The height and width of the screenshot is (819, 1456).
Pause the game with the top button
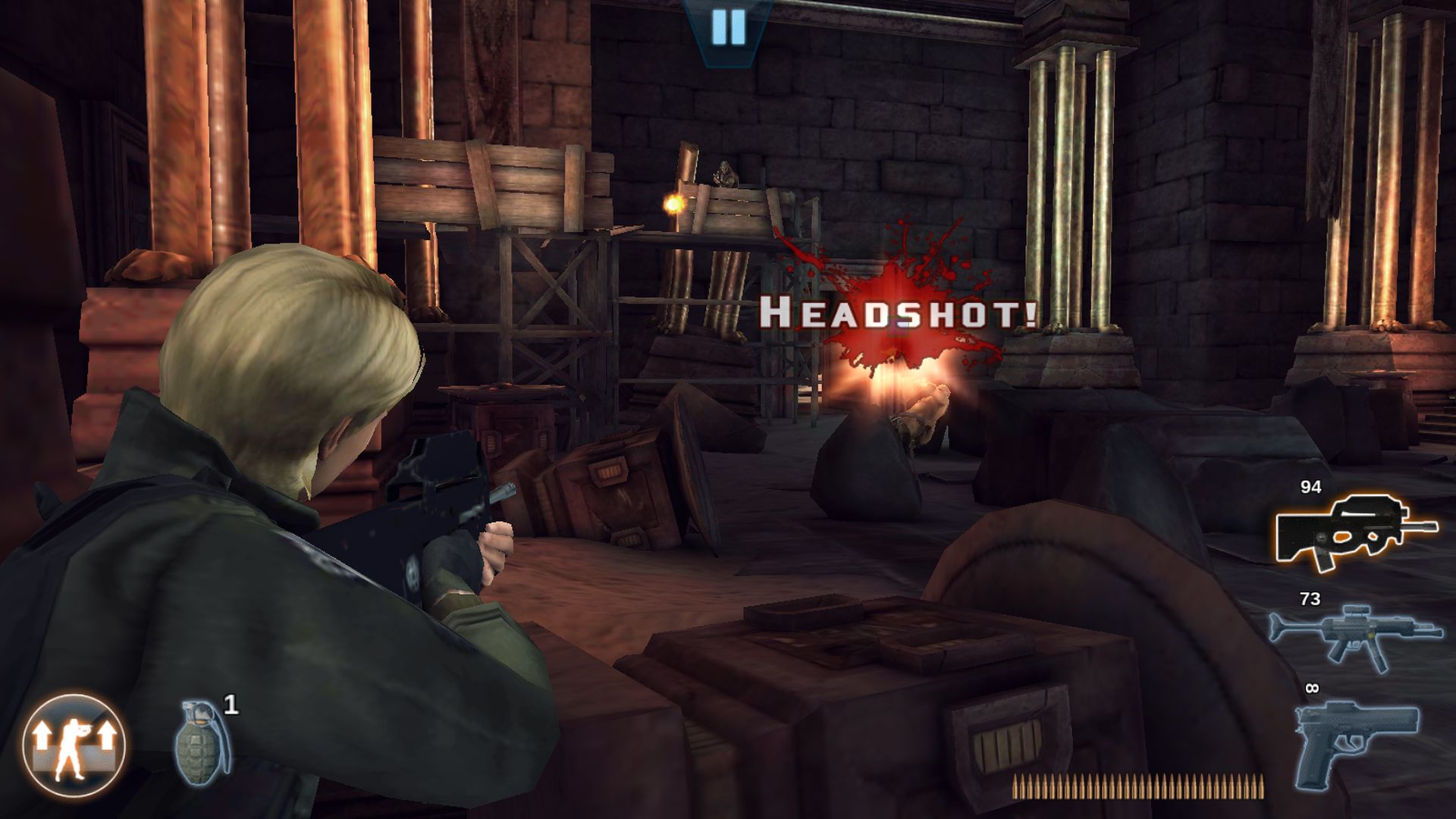point(729,28)
